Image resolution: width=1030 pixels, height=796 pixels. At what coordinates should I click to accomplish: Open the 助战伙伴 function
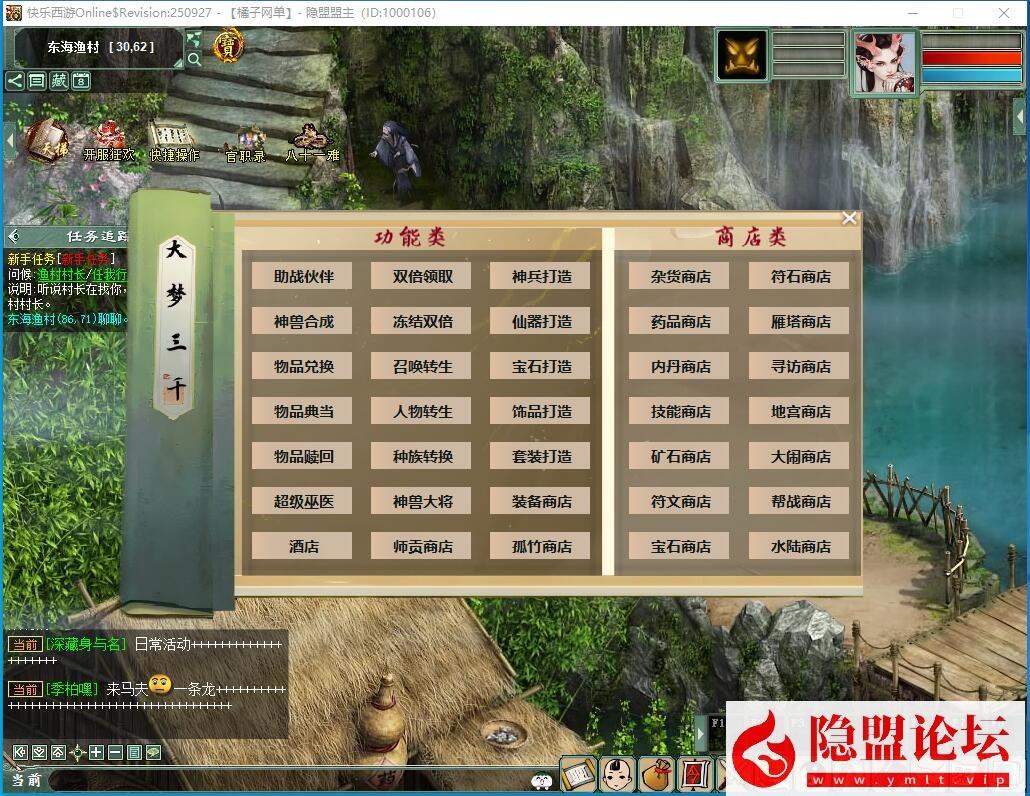302,276
